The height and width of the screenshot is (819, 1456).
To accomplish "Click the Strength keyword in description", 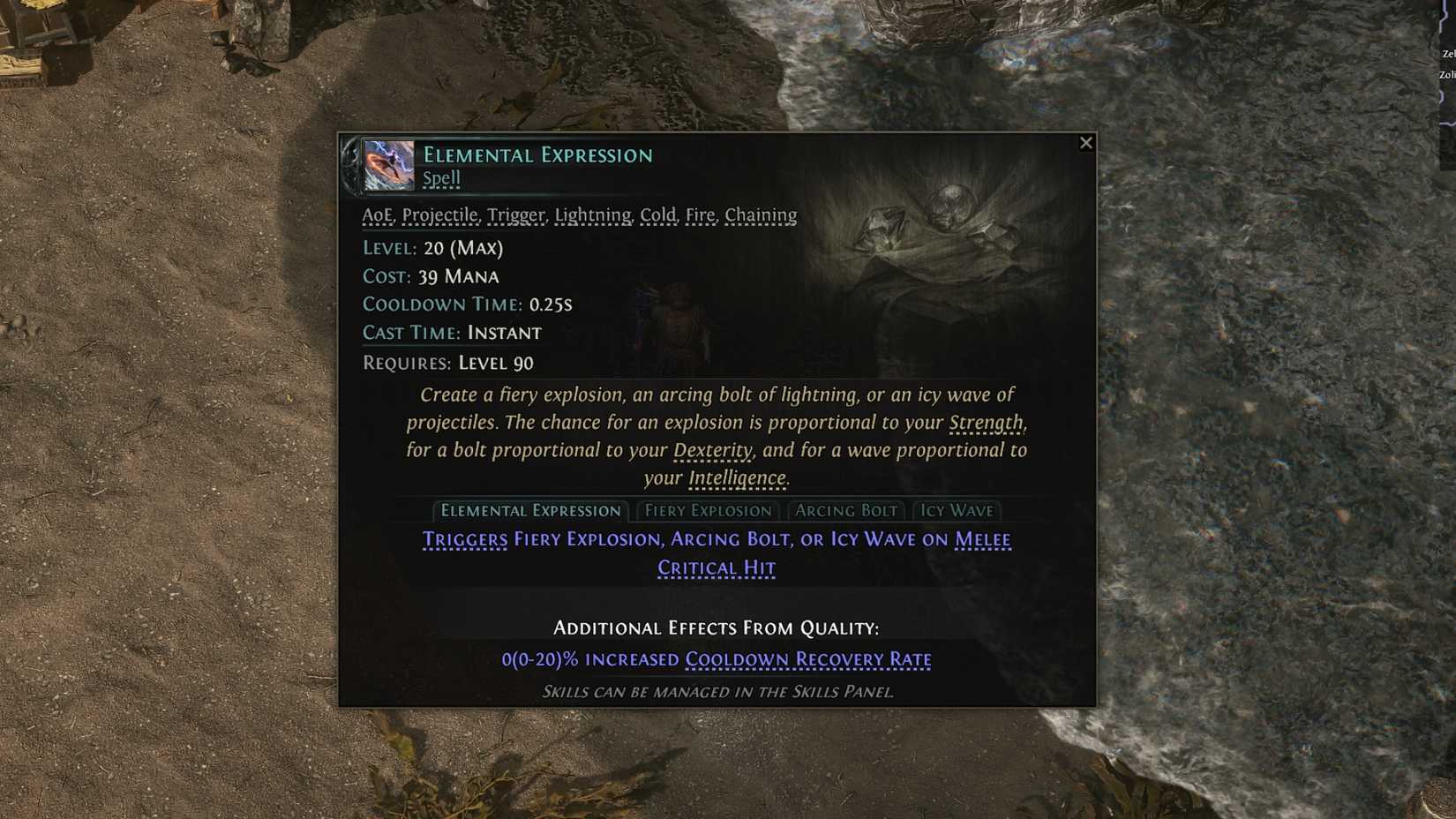I will [x=986, y=423].
